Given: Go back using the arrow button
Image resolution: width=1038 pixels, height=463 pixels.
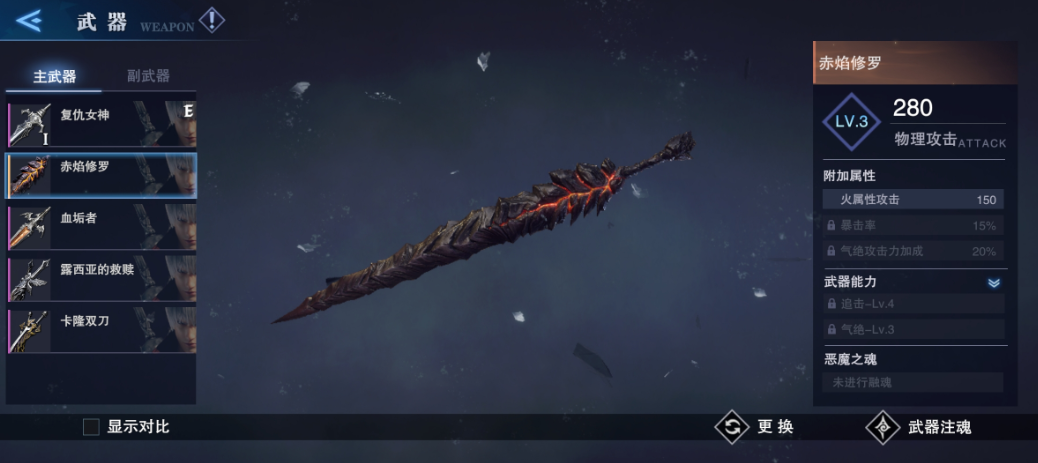Looking at the screenshot, I should click(x=28, y=19).
